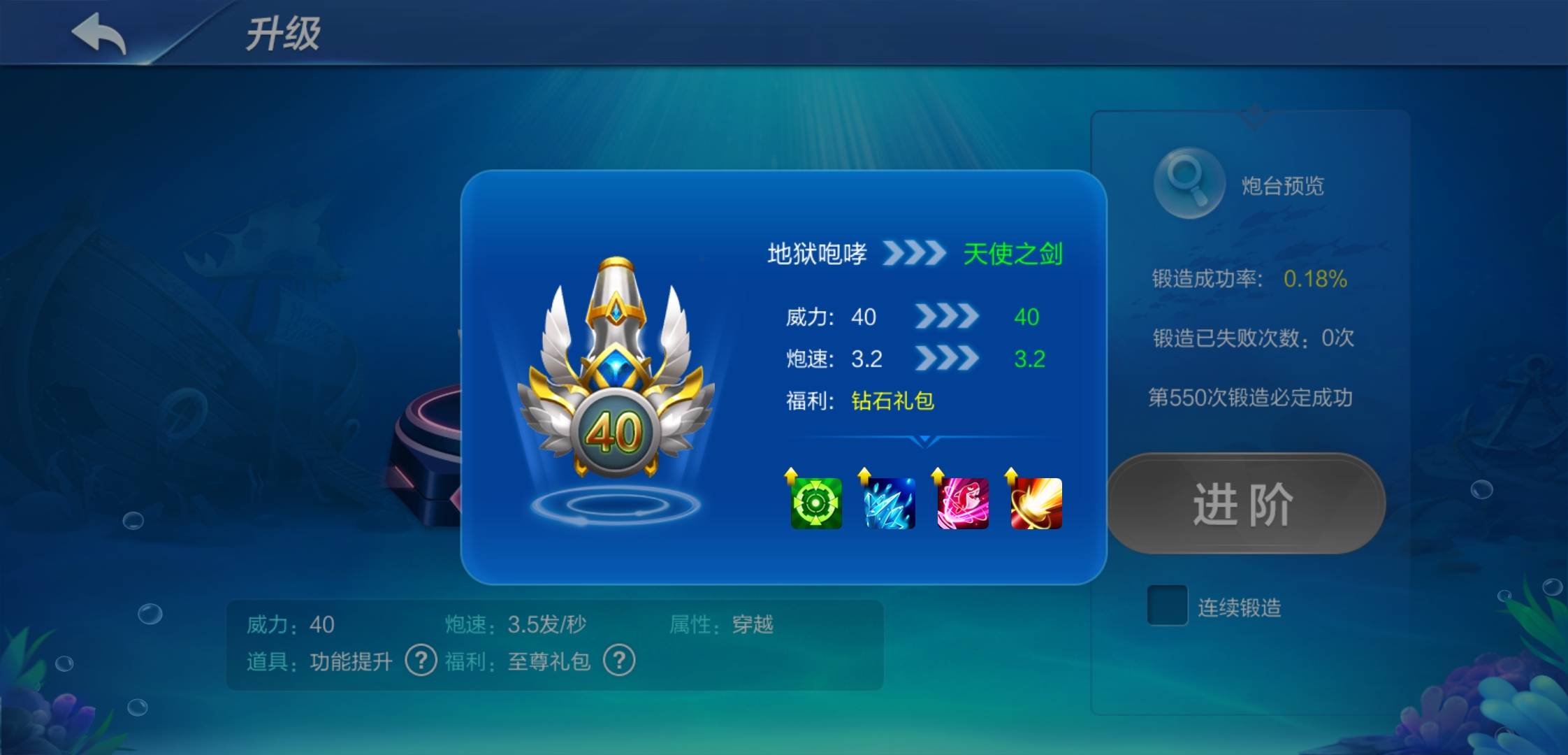
Task: Click the level 40 cannon emblem
Action: pyautogui.click(x=615, y=430)
